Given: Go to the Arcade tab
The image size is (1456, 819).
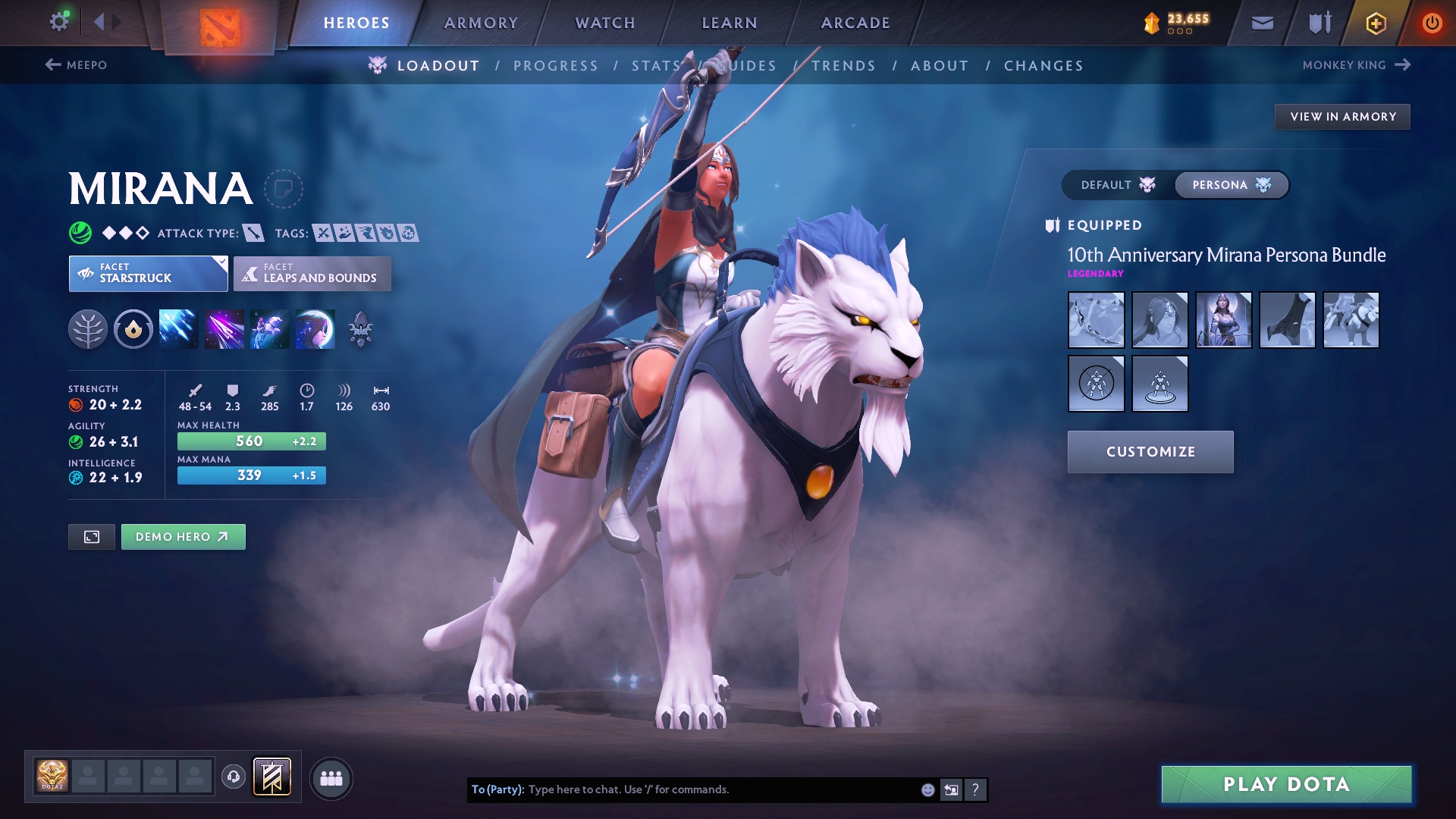Looking at the screenshot, I should (x=855, y=23).
